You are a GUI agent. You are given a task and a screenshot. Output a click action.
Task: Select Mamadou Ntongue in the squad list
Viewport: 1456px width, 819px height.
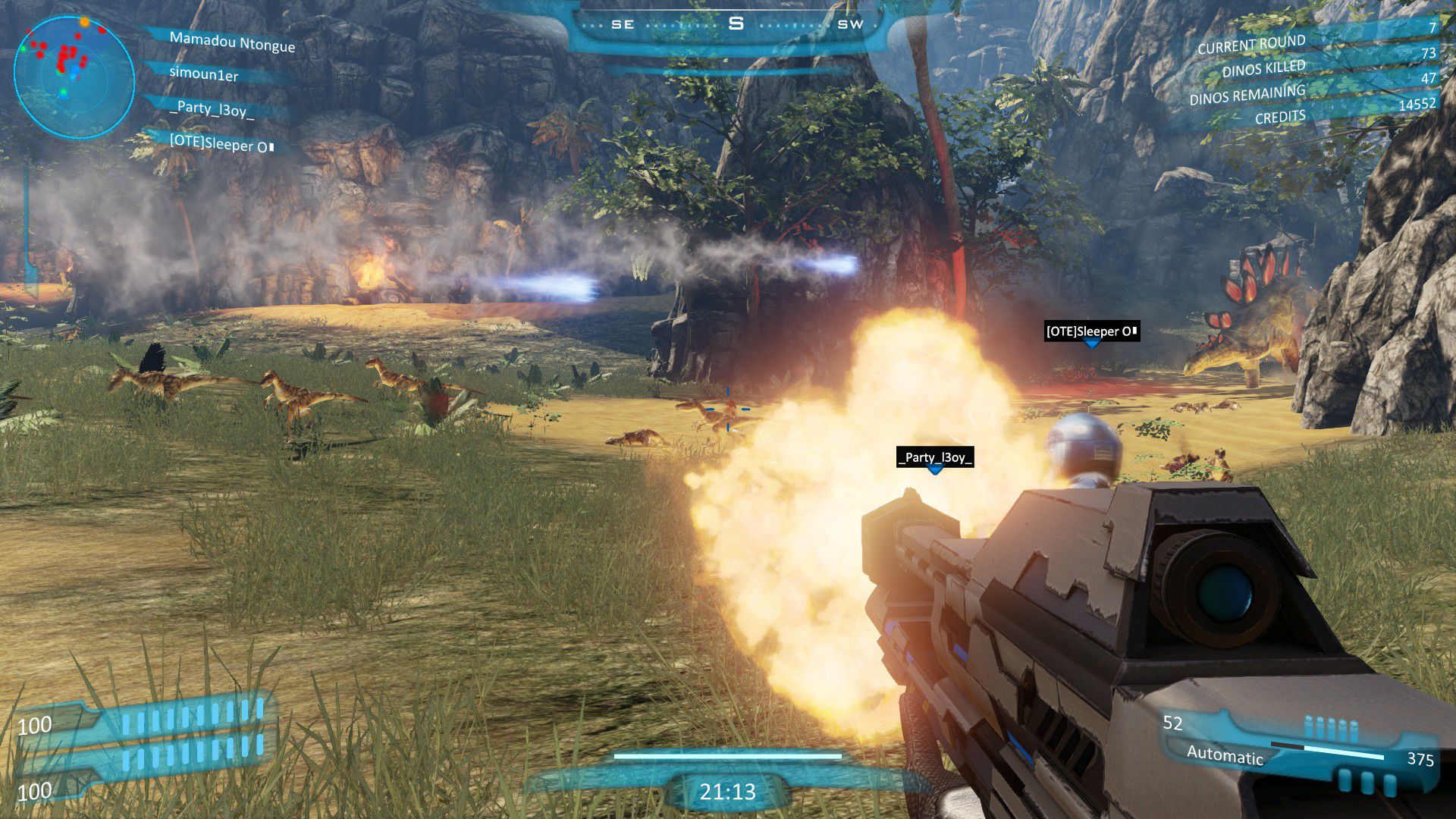231,42
